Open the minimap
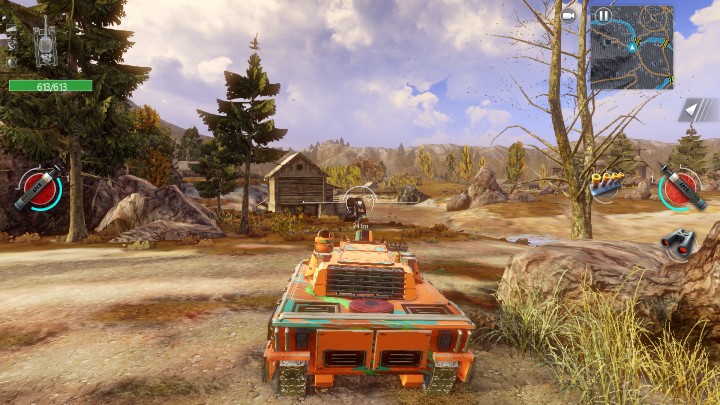This screenshot has height=405, width=720. (x=634, y=48)
